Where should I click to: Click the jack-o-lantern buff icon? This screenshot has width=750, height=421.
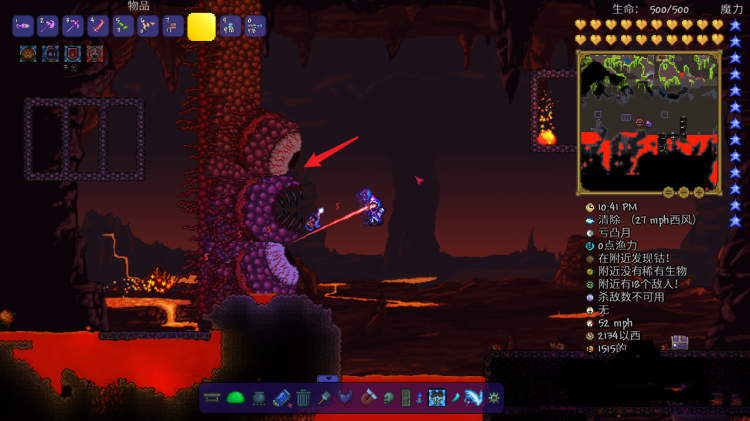tap(28, 53)
